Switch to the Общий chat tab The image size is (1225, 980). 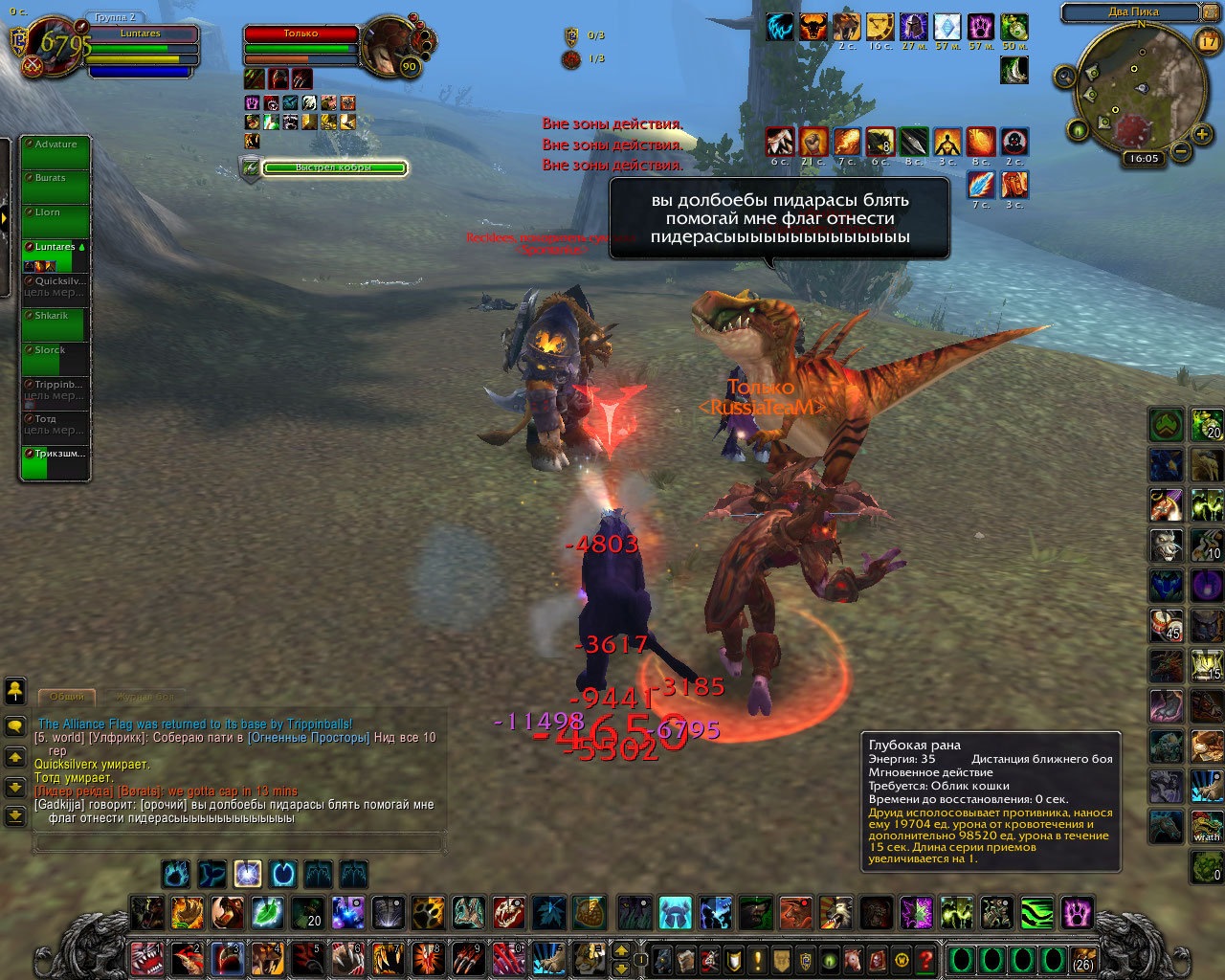coord(67,697)
